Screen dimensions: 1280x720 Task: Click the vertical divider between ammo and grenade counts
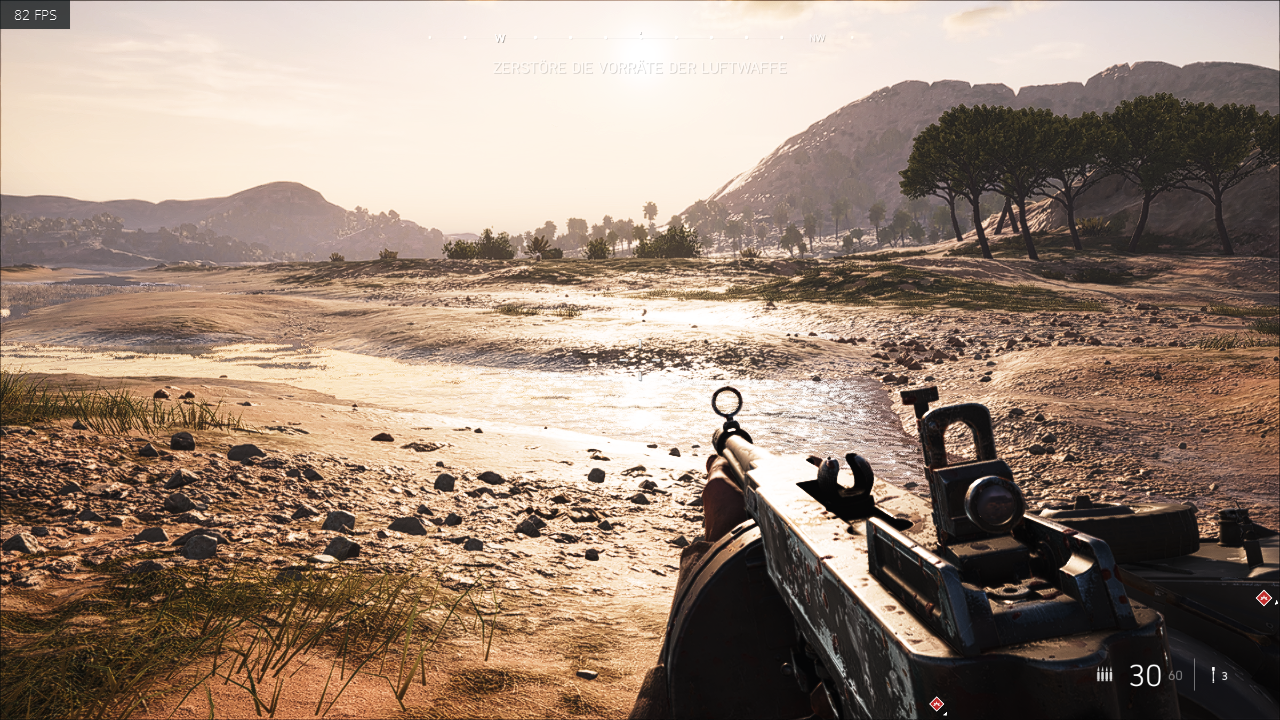click(x=1195, y=675)
